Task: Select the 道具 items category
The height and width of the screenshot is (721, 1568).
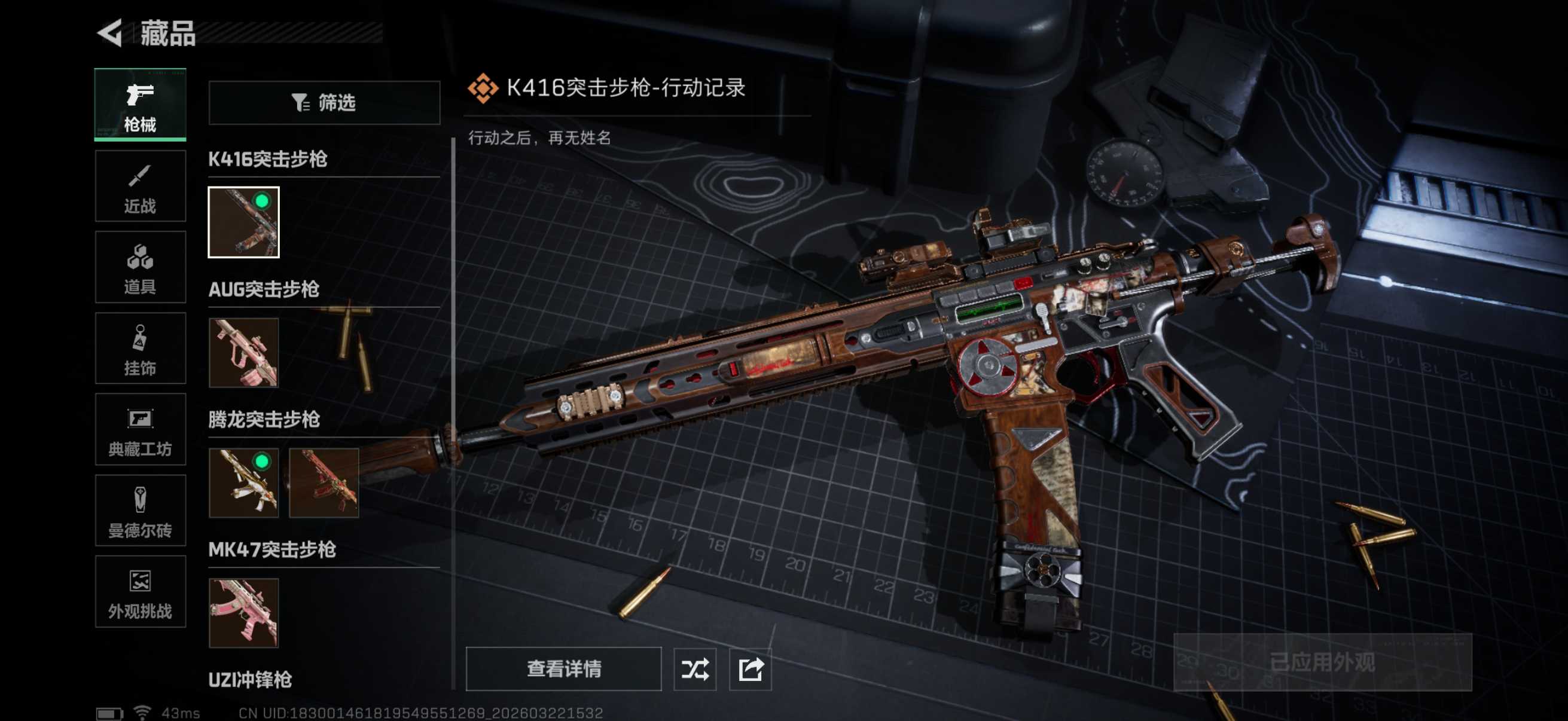Action: click(140, 267)
